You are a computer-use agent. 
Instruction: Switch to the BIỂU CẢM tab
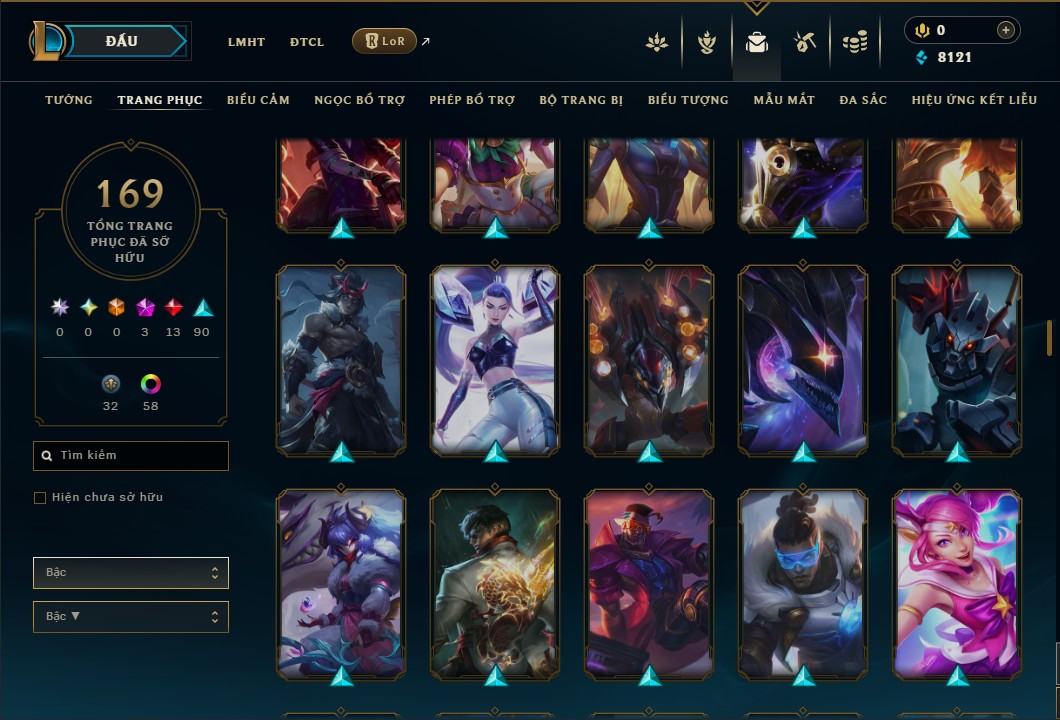pyautogui.click(x=258, y=100)
